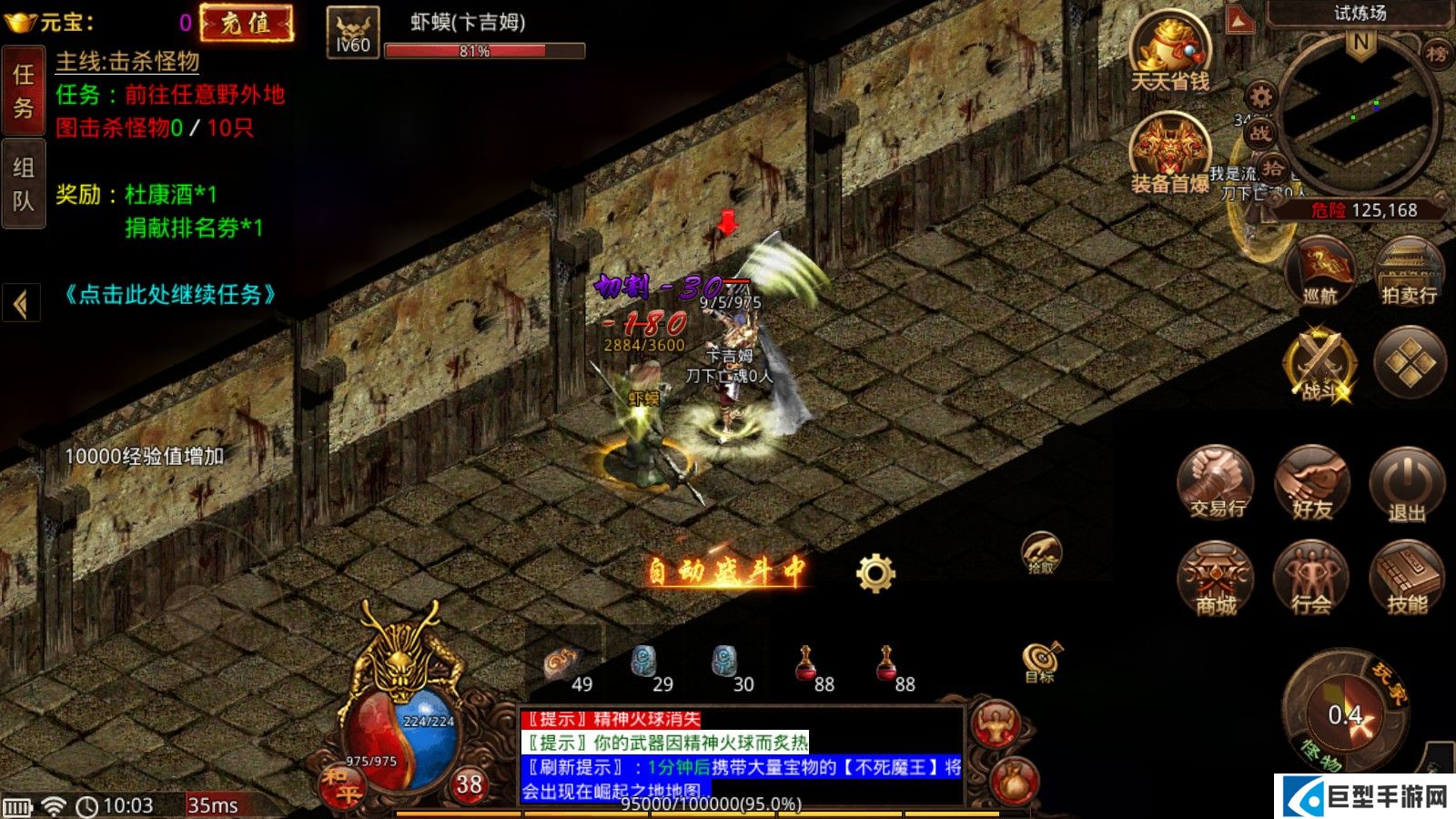Open the 装备首爆 event icon
The height and width of the screenshot is (819, 1456).
click(1169, 155)
